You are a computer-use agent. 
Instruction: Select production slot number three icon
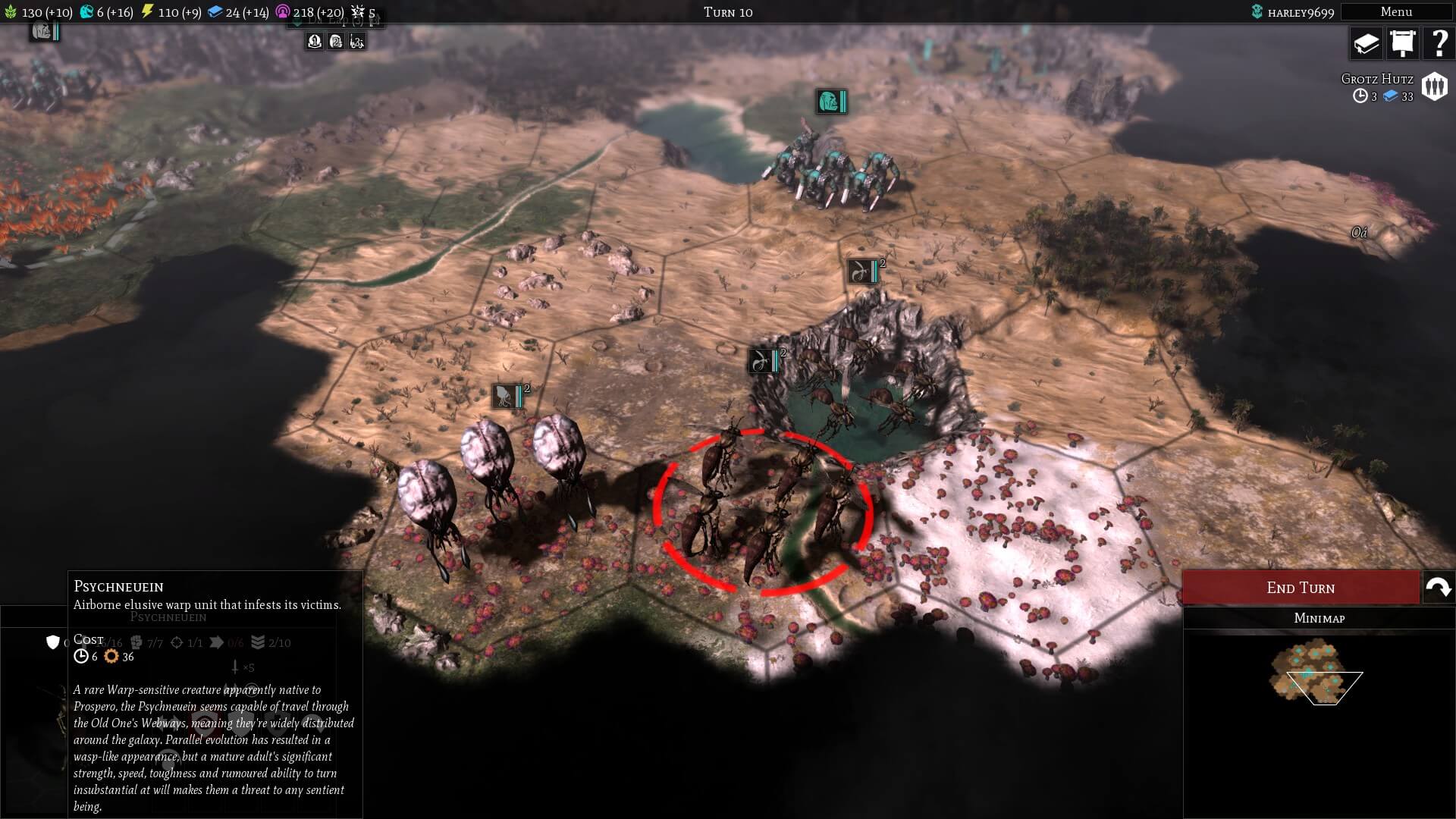(357, 42)
